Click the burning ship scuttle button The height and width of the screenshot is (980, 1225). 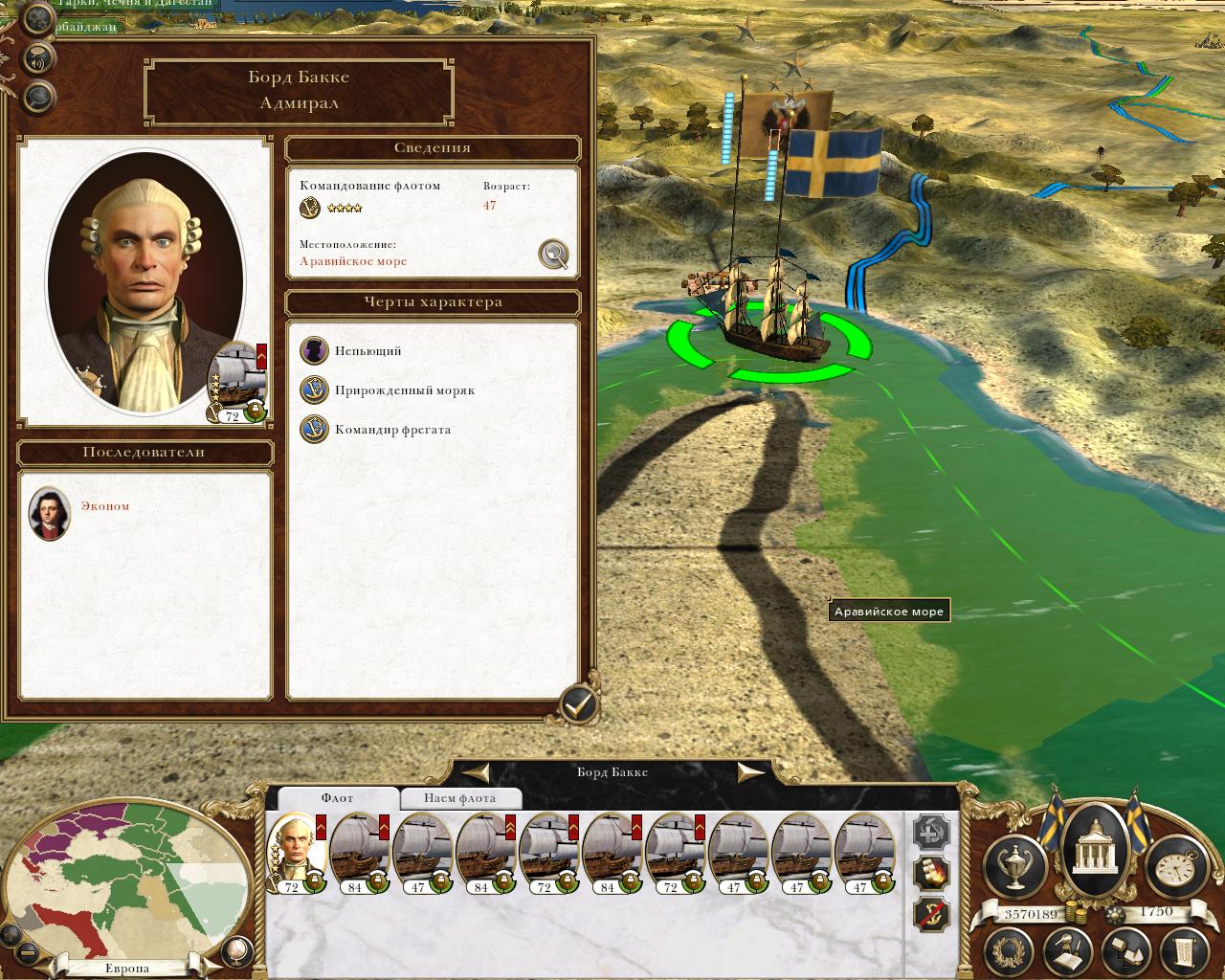pos(931,872)
